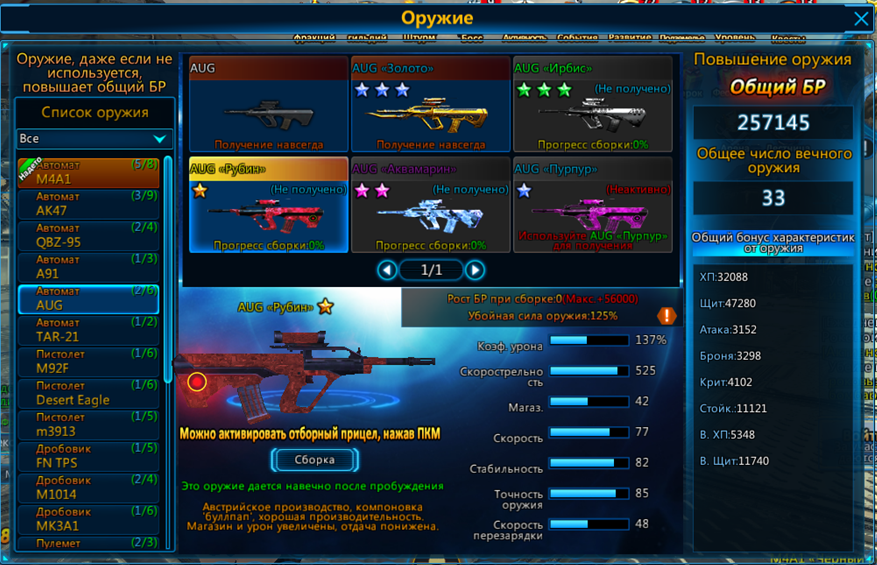
Task: Select M4A1 in the weapon list
Action: pyautogui.click(x=90, y=172)
